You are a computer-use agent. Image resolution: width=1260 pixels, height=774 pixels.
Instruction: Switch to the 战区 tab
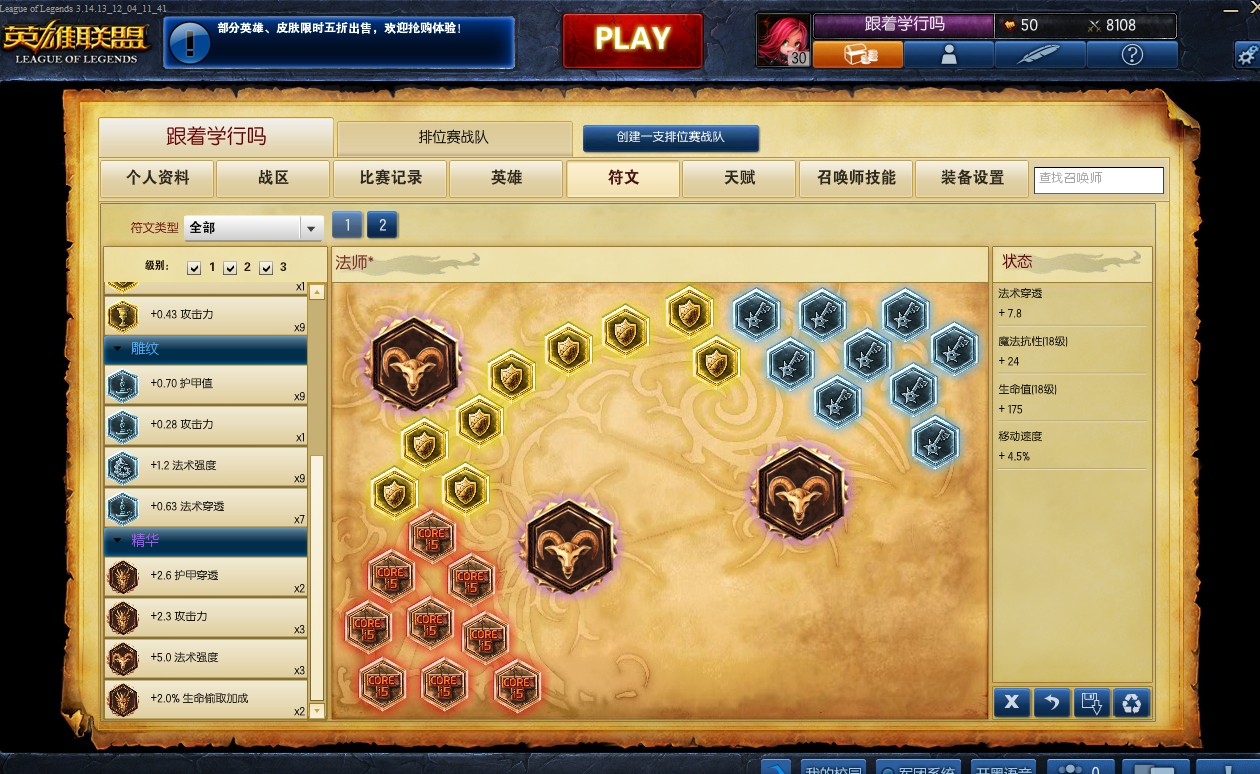273,179
